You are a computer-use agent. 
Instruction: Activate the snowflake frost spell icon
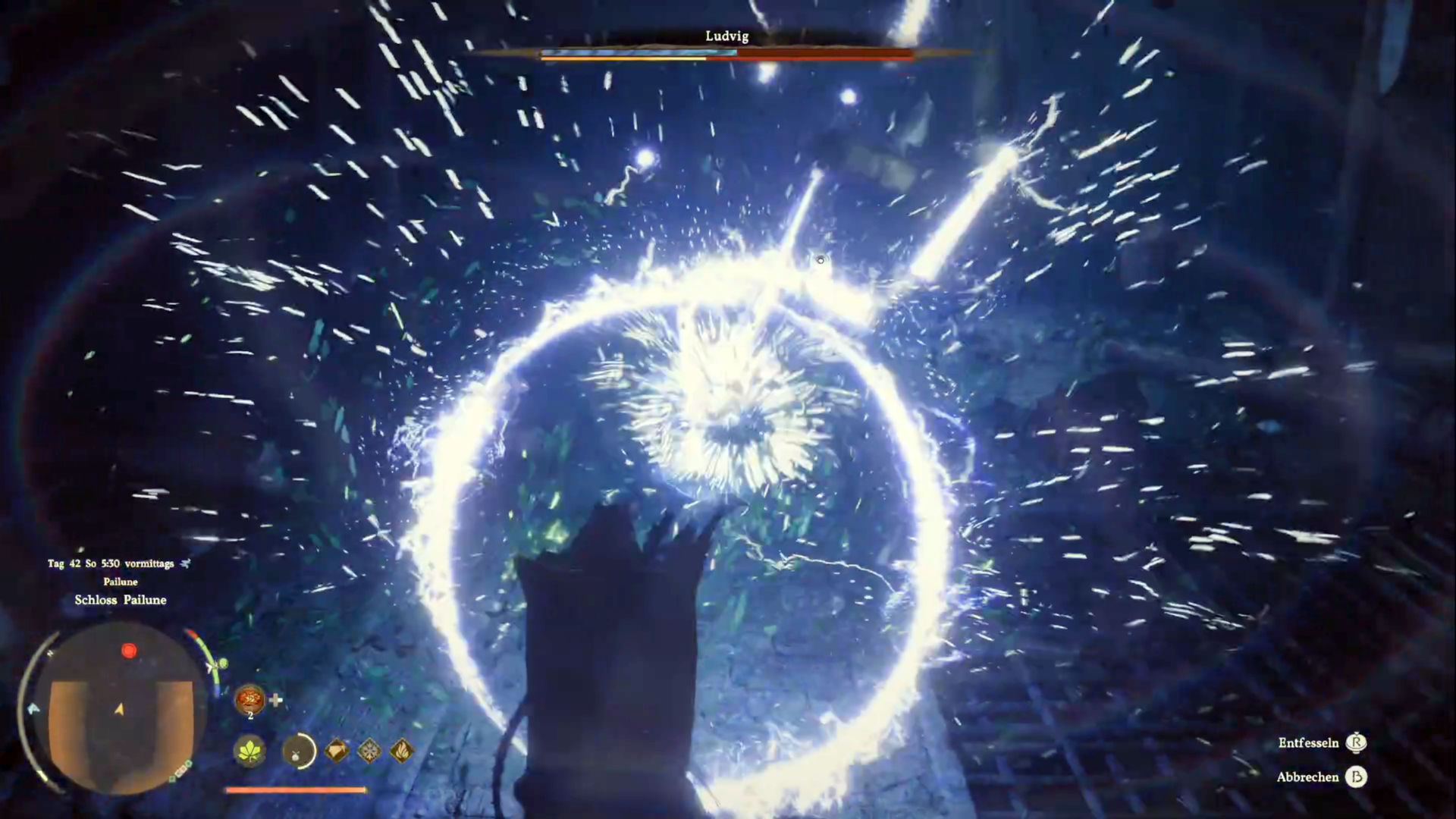pos(369,752)
